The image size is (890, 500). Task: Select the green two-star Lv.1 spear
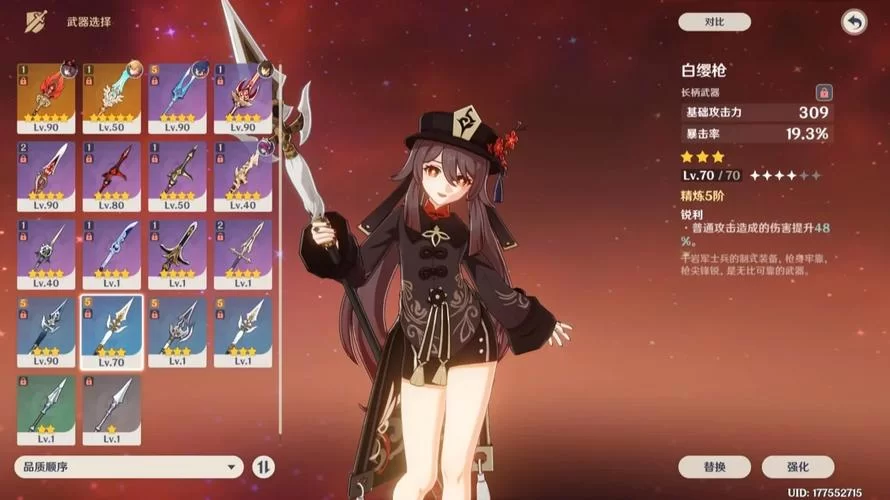pos(46,408)
